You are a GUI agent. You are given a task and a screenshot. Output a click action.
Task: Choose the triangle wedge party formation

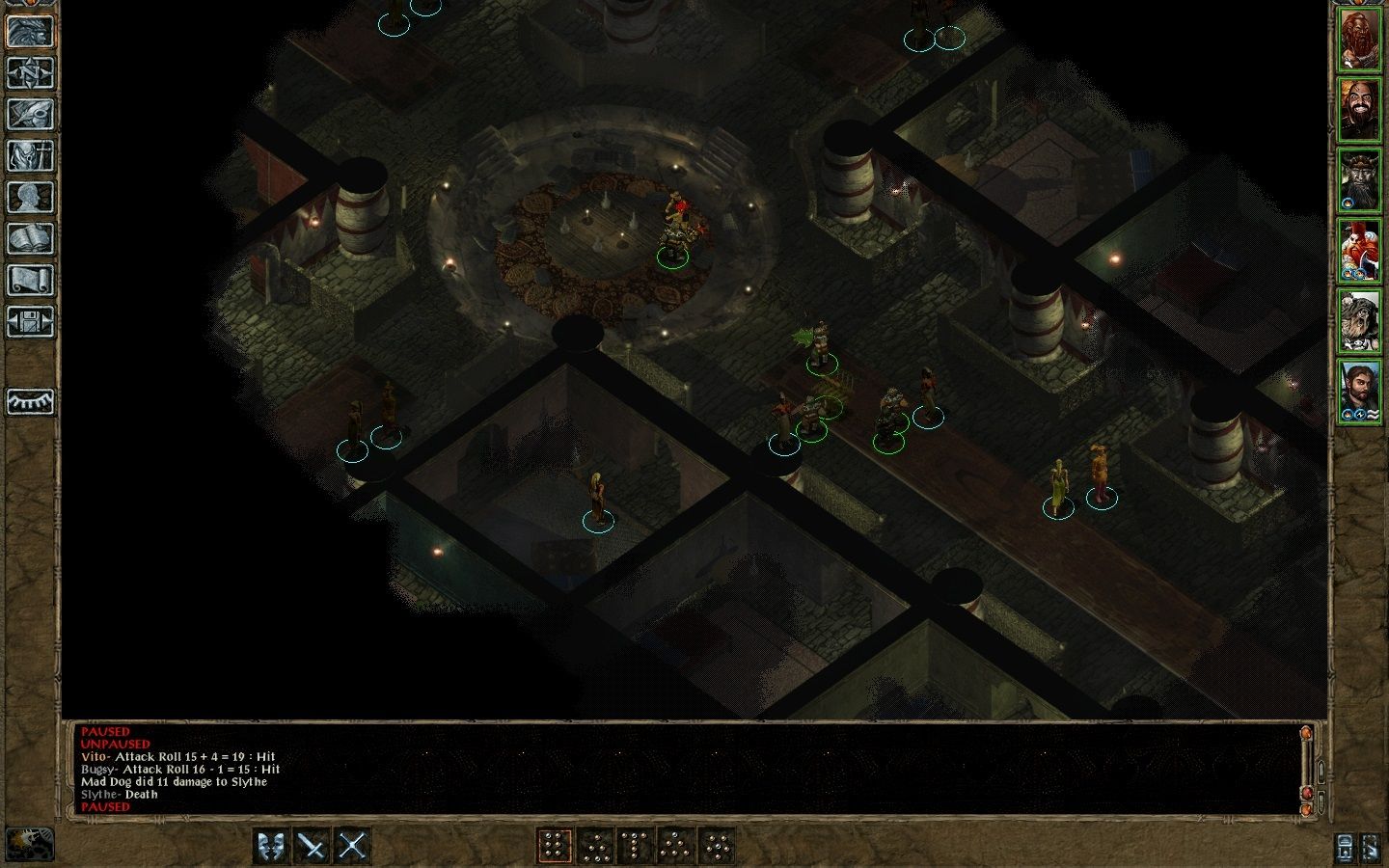pos(676,847)
